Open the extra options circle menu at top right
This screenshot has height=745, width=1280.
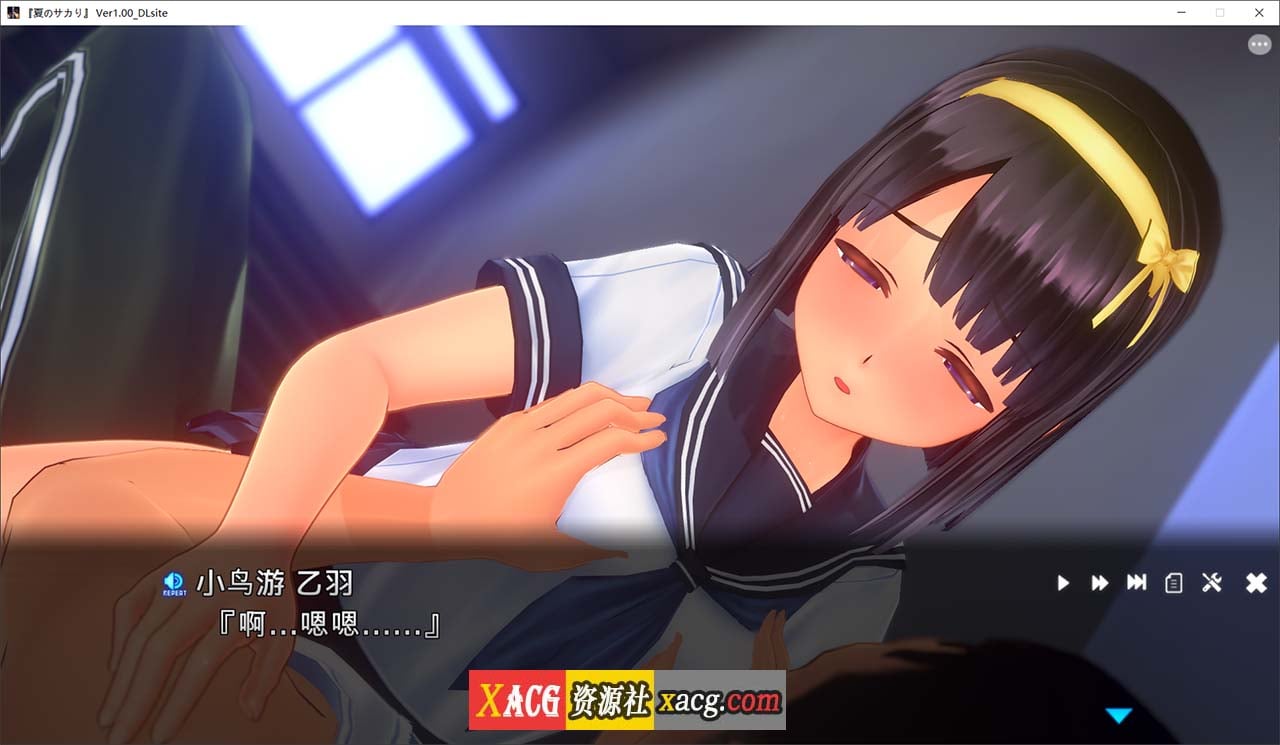[1258, 44]
